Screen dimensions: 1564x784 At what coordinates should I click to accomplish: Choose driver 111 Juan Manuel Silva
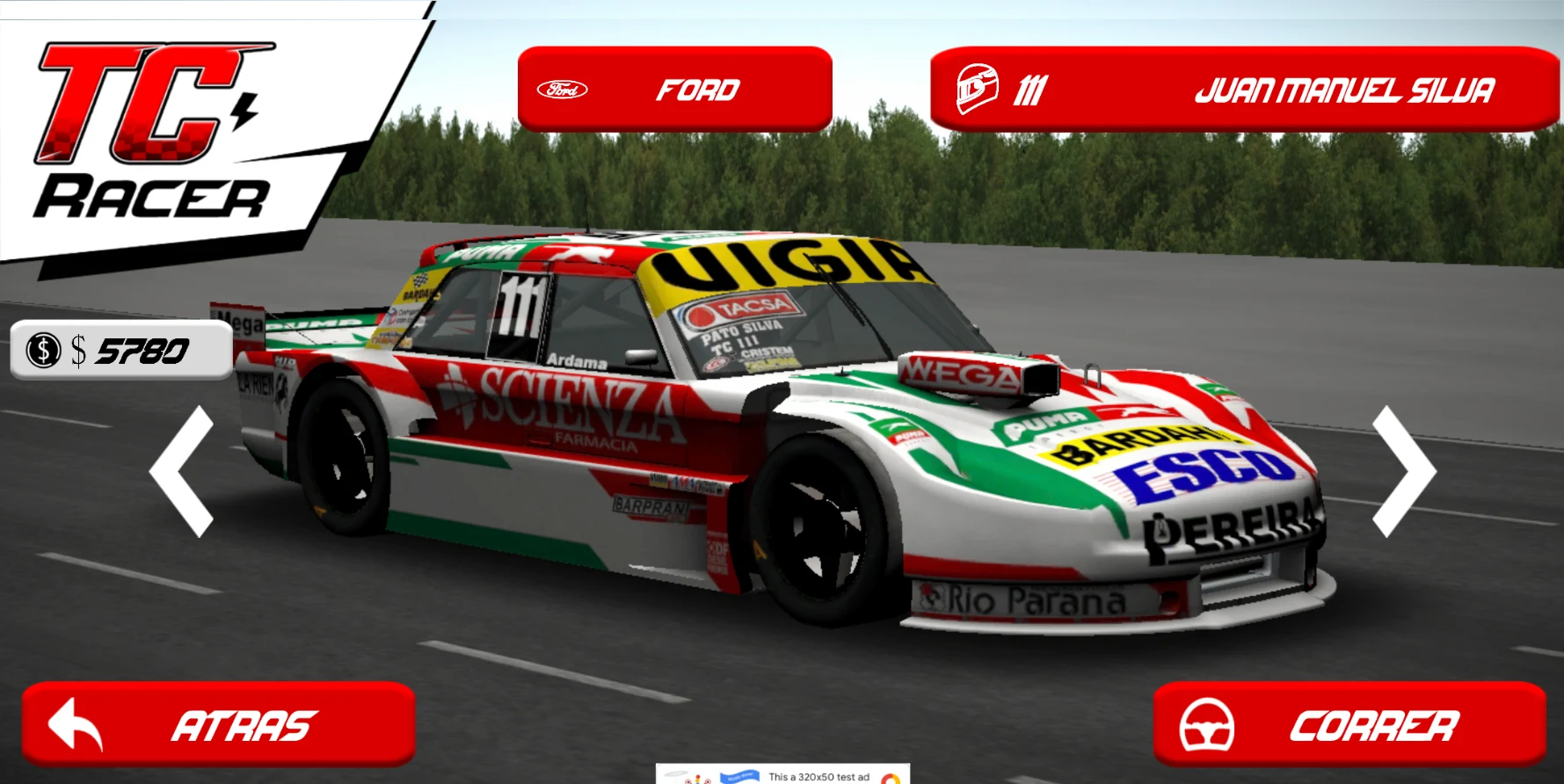[1243, 90]
